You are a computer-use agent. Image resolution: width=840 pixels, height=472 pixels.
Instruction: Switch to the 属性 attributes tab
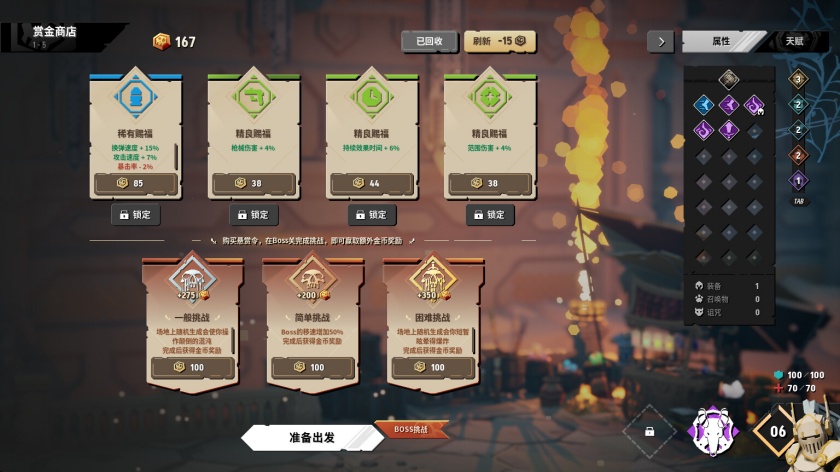[x=721, y=41]
